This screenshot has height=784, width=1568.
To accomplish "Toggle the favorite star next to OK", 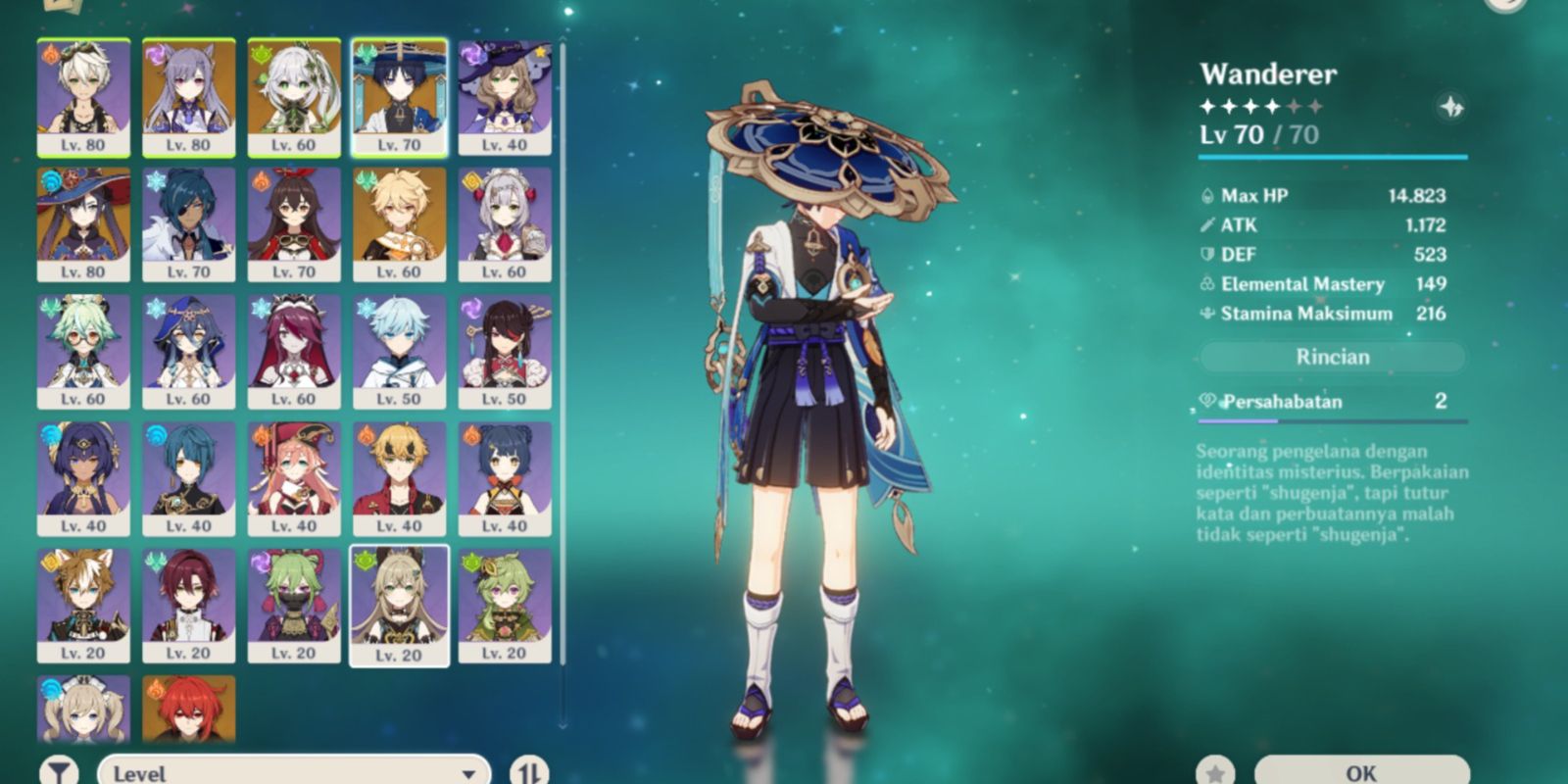I will (x=1217, y=770).
